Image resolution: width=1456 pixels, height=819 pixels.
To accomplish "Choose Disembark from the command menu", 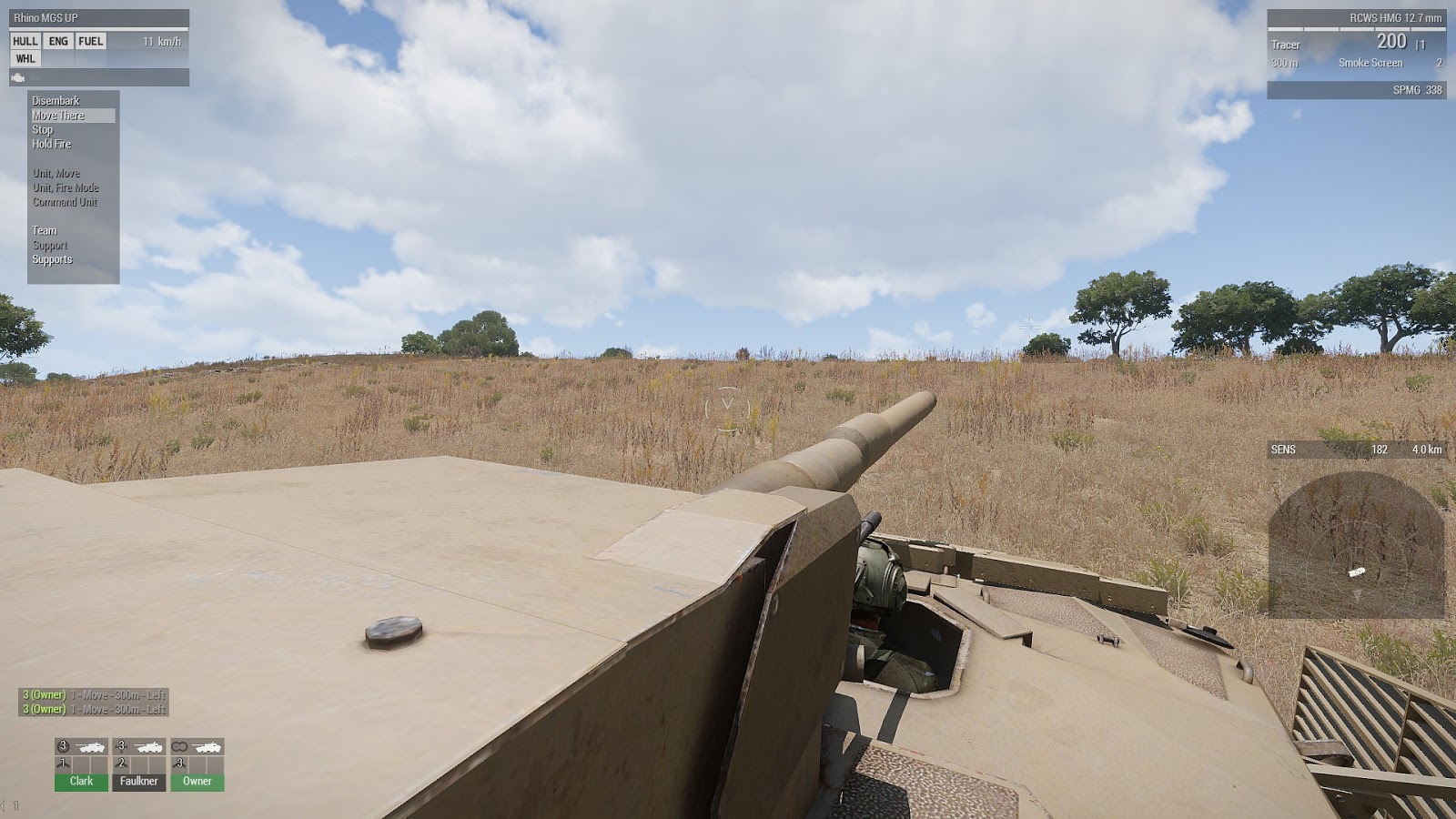I will tap(55, 102).
